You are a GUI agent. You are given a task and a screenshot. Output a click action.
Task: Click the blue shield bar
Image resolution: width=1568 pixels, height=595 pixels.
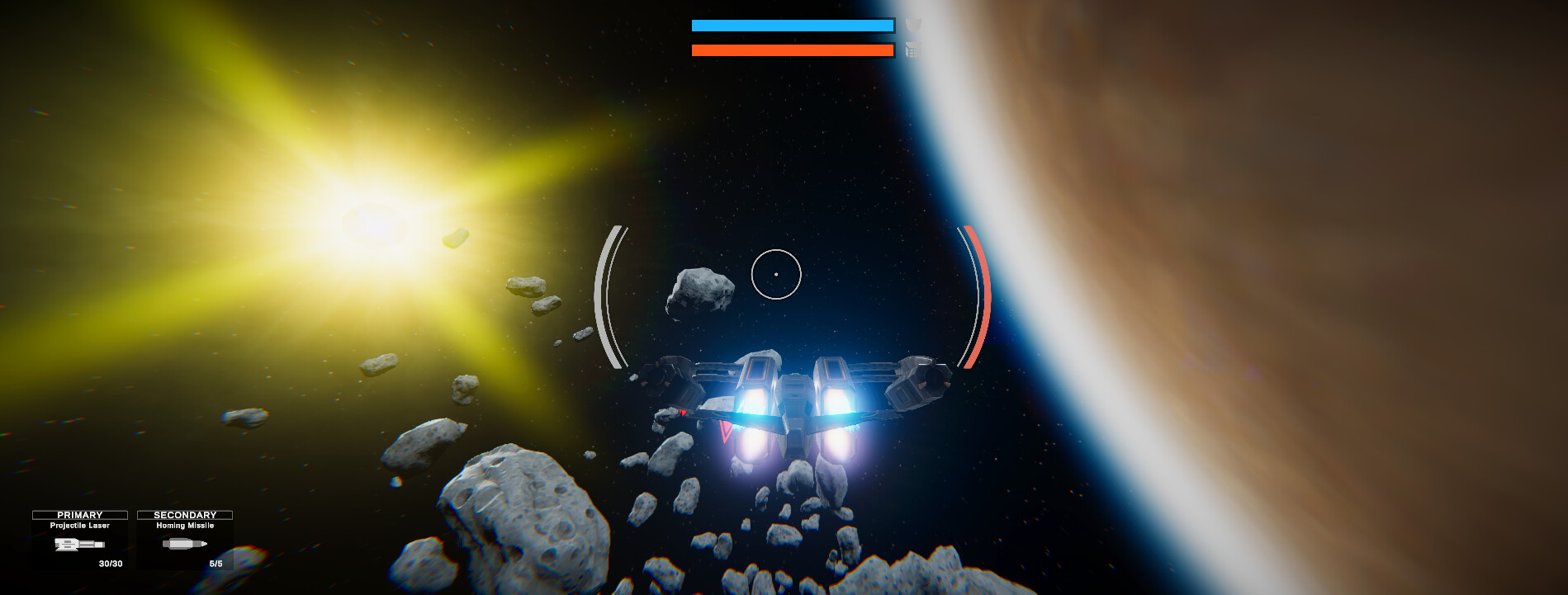tap(791, 25)
